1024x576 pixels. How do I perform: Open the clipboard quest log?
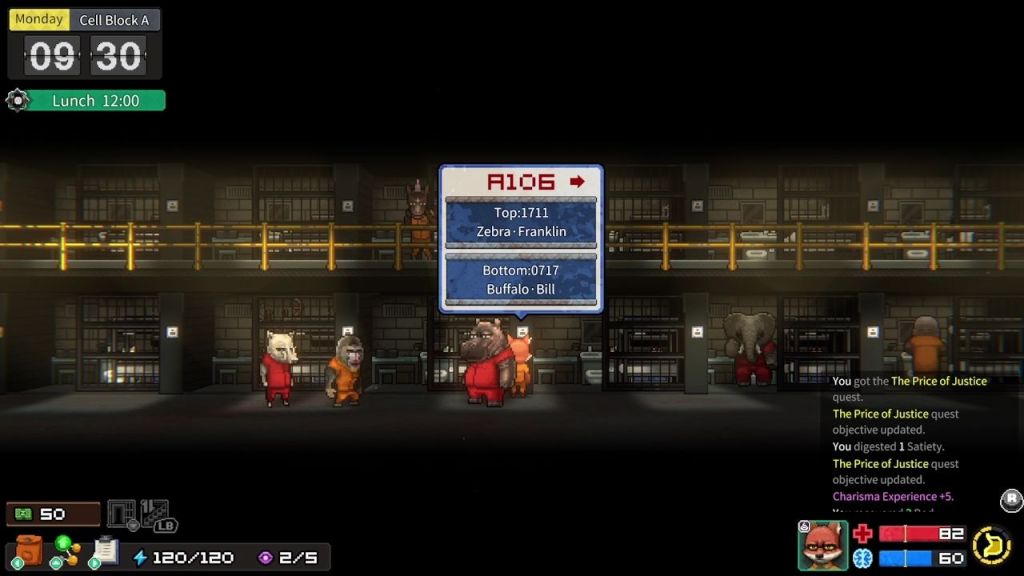[105, 551]
